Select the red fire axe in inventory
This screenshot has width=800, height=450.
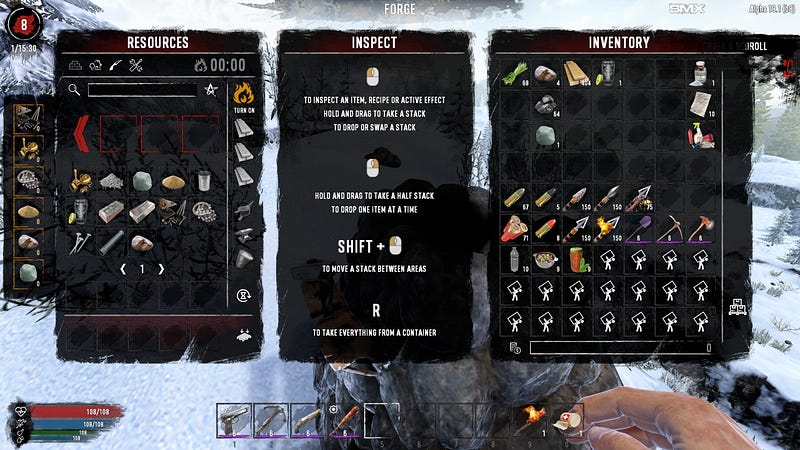coord(700,228)
